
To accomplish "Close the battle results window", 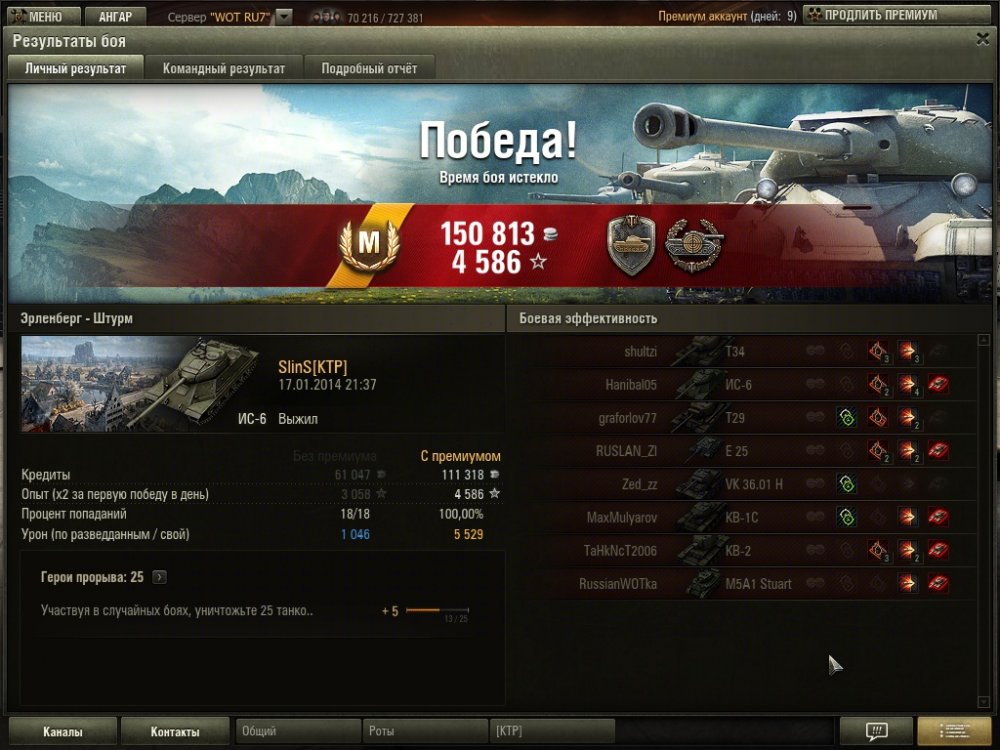I will 982,38.
